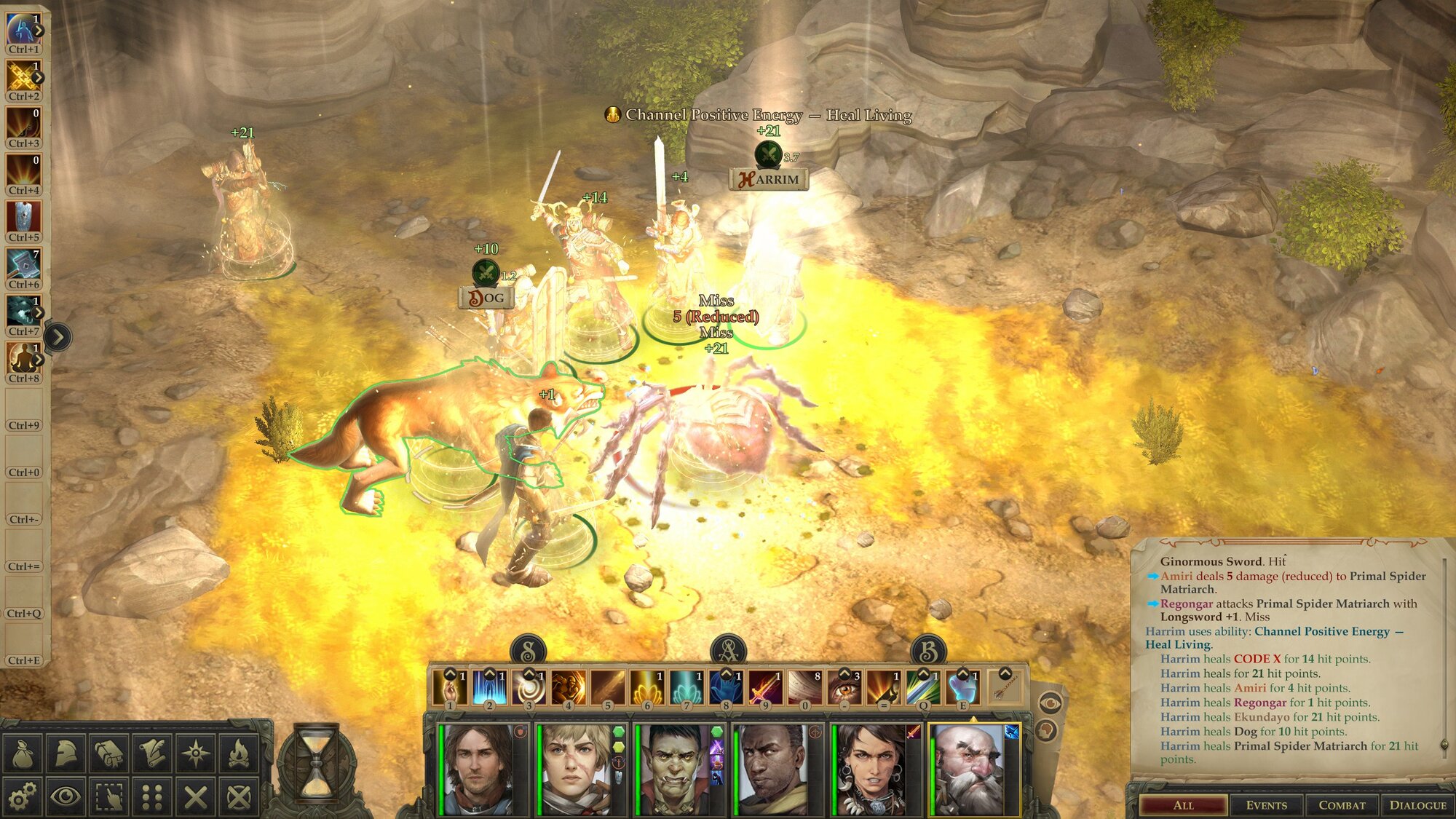Open the spells tab marked S
The image size is (1456, 819).
(529, 650)
